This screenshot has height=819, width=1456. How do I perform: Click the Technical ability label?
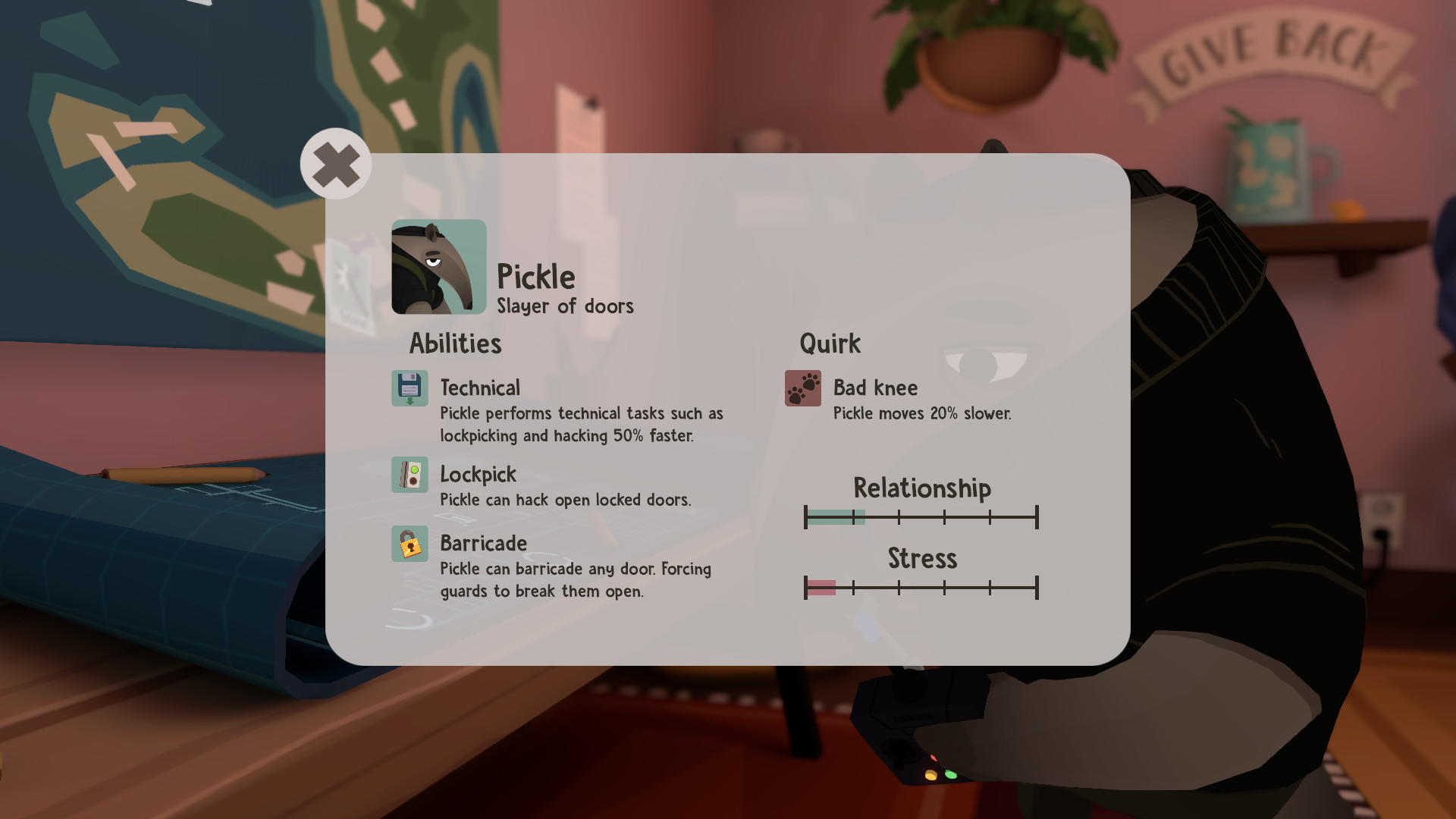point(480,388)
